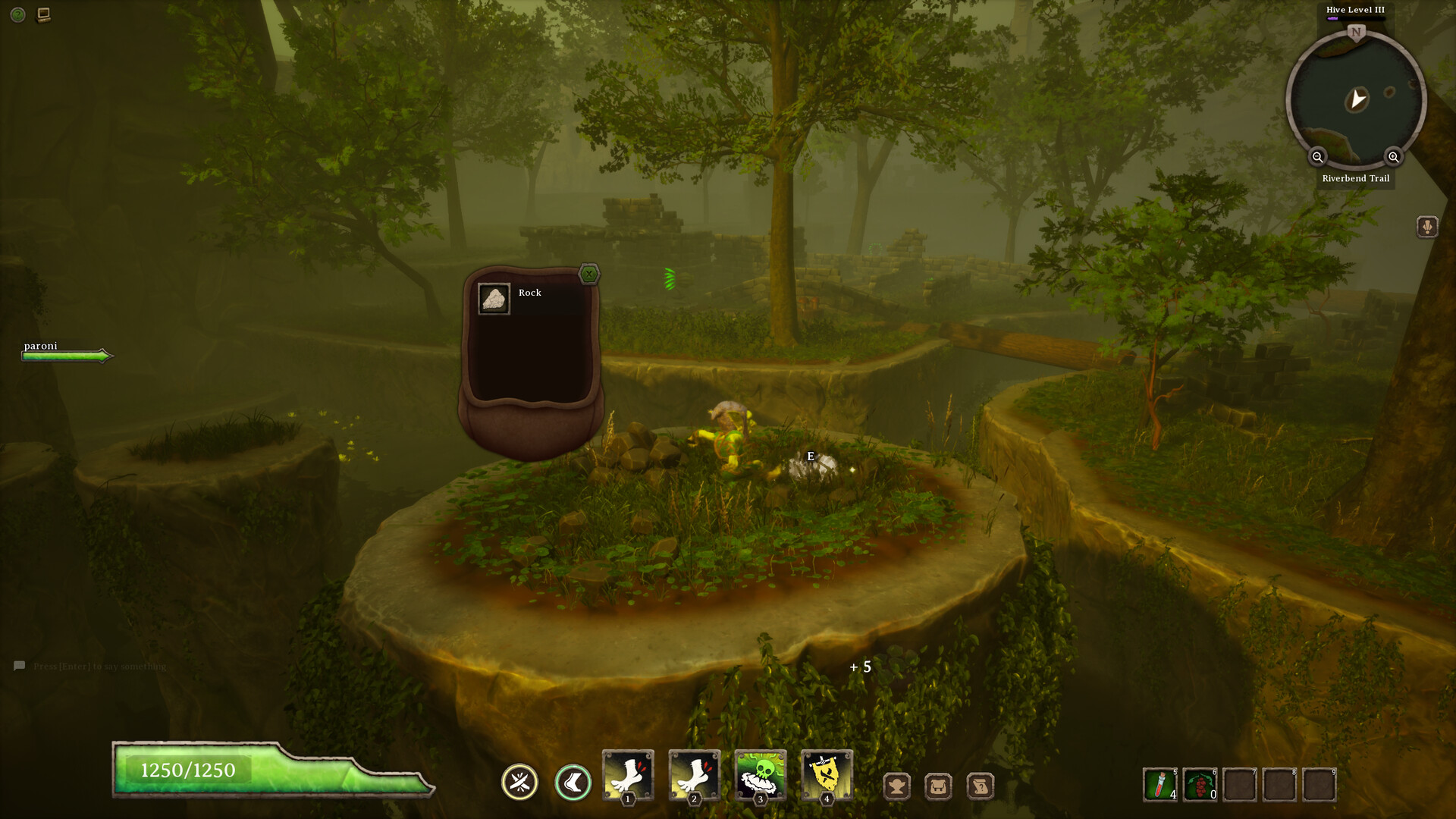
Task: Close the loot bag window
Action: [x=589, y=274]
